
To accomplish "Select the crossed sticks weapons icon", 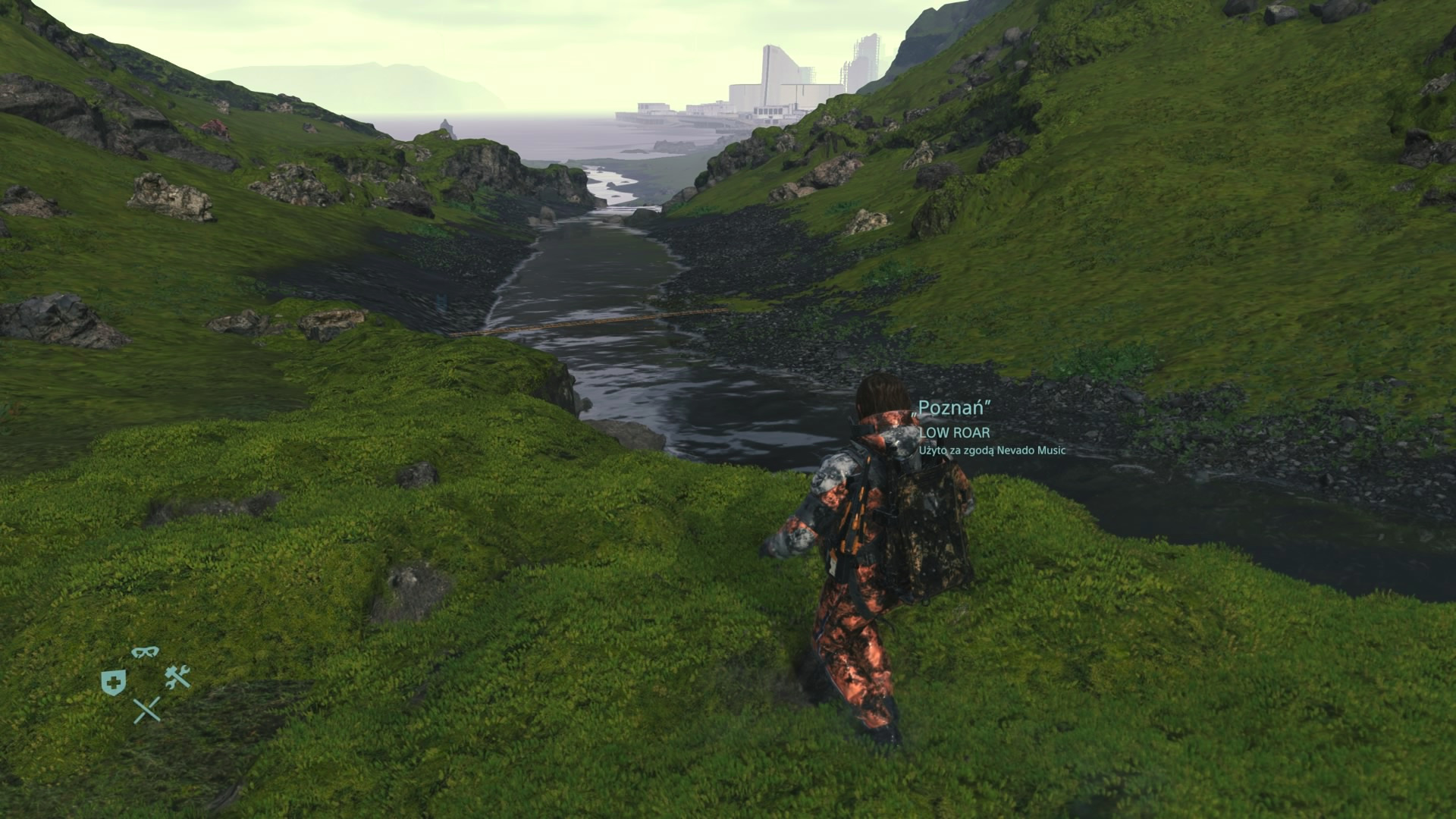I will coord(147,710).
